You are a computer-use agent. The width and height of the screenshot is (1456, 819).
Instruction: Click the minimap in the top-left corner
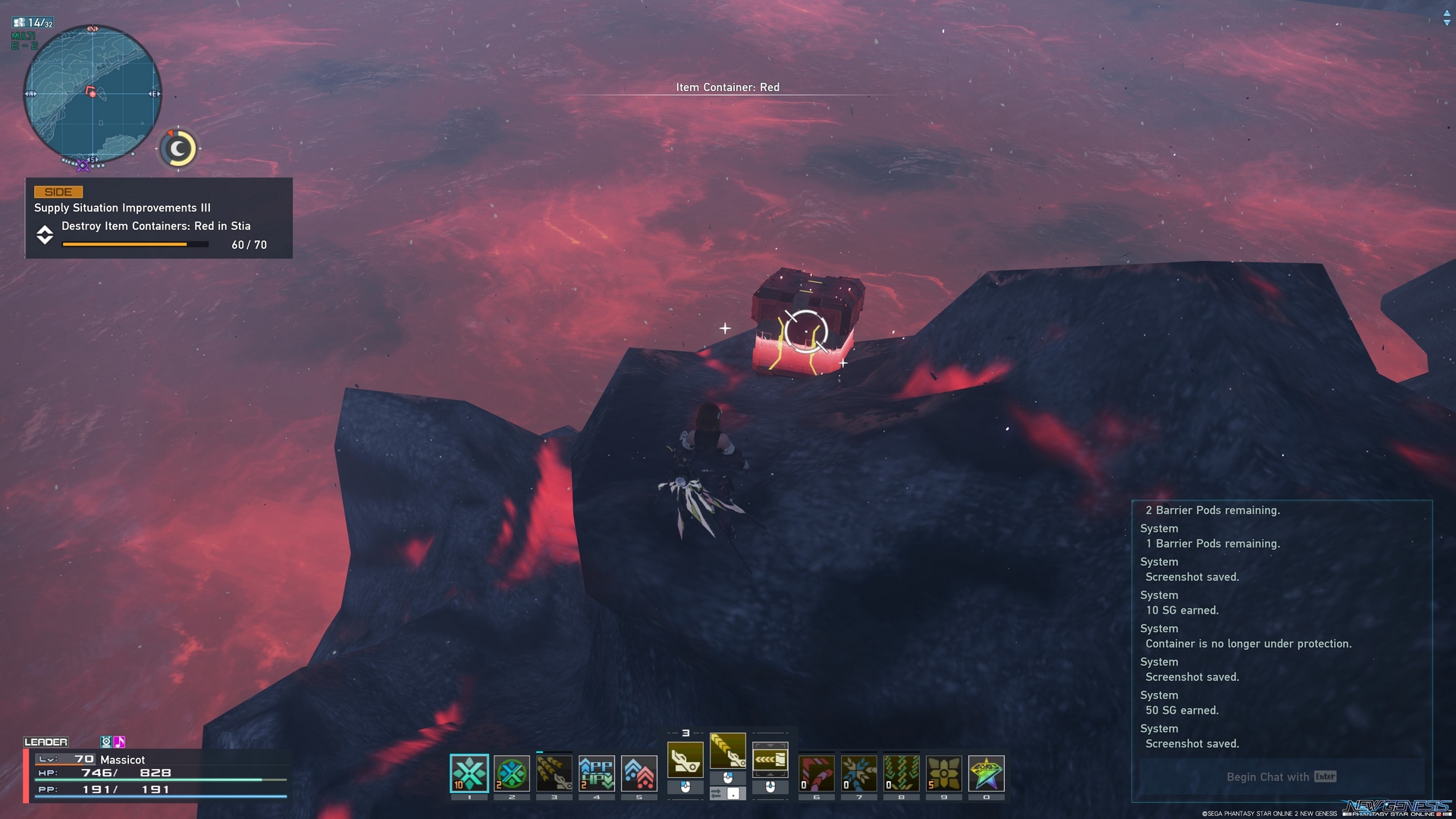[x=91, y=95]
